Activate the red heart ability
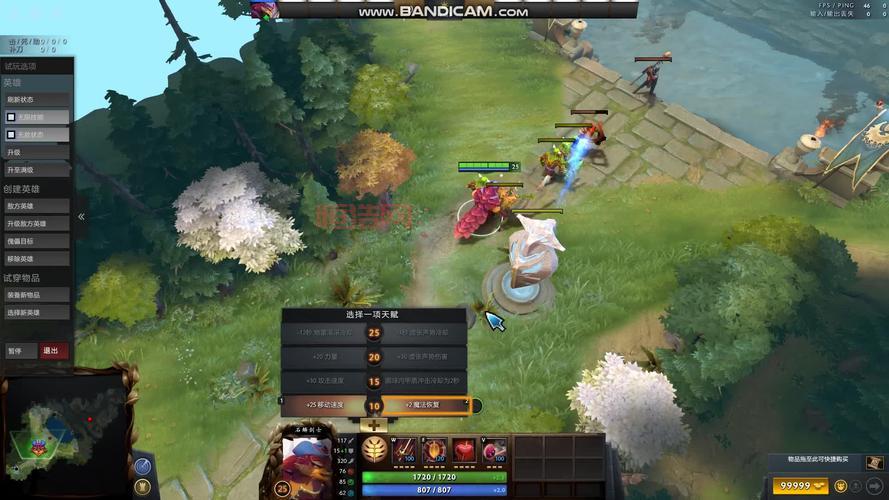Screen dimensions: 889x500 coord(464,450)
